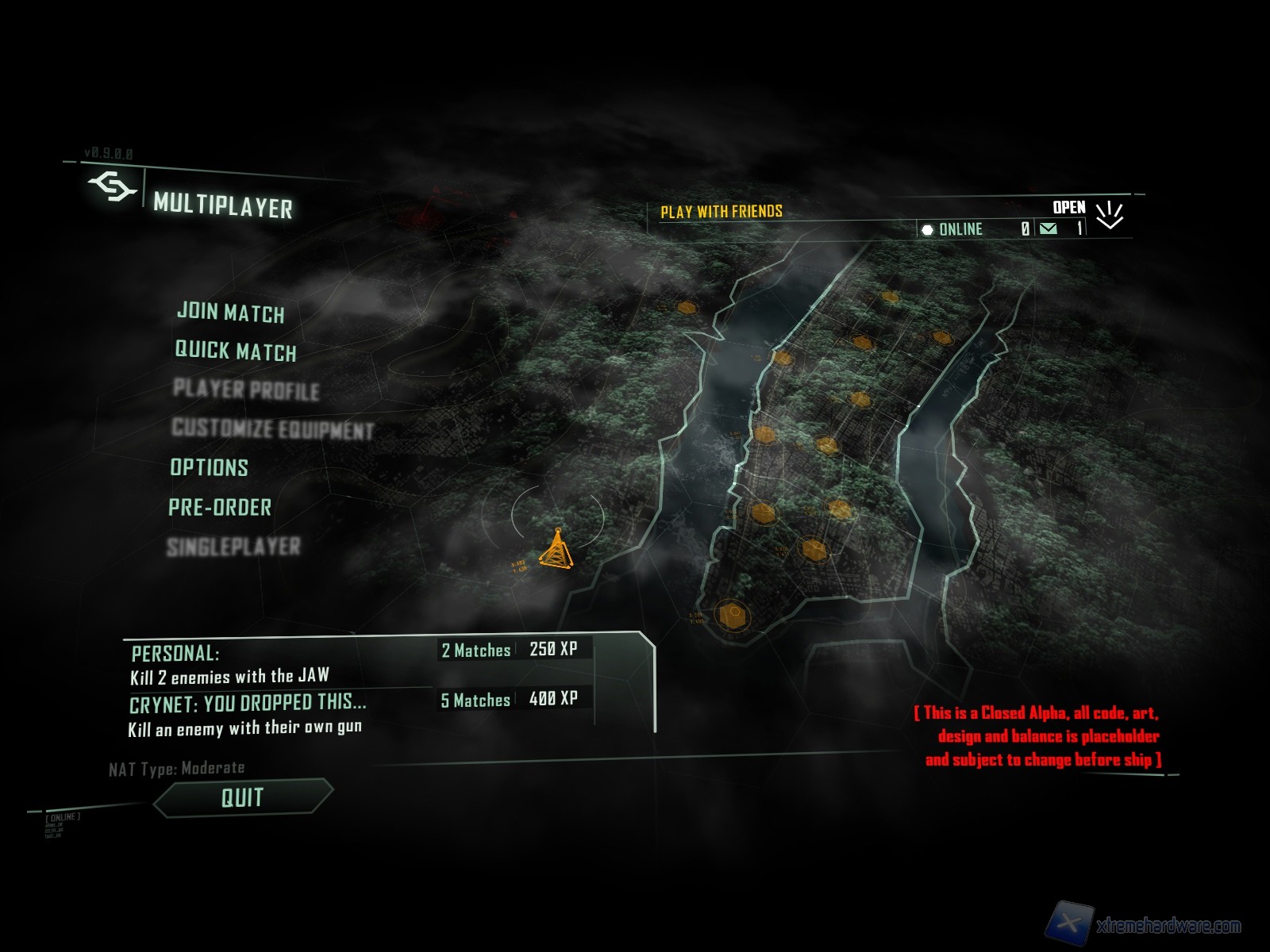Start a Quick Match
The width and height of the screenshot is (1270, 952).
pos(235,351)
